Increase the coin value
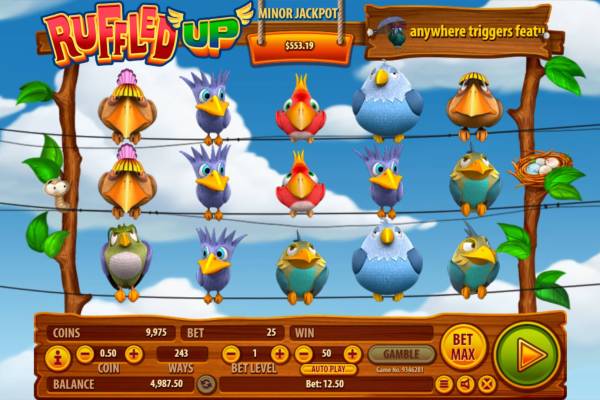 click(x=134, y=354)
